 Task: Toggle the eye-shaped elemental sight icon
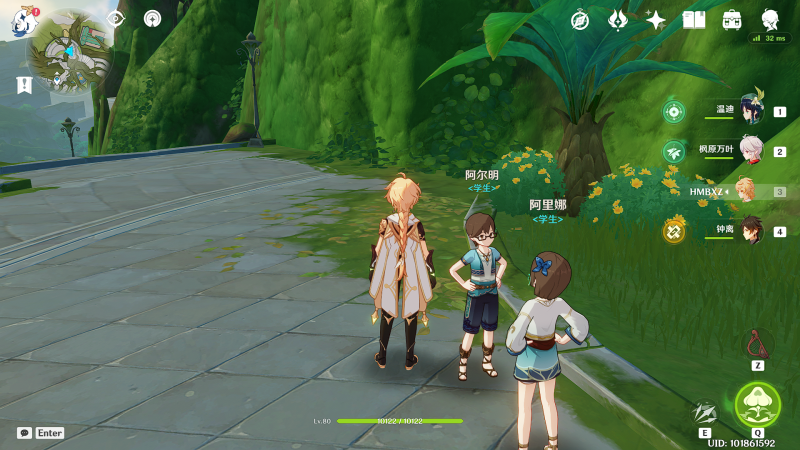115,19
